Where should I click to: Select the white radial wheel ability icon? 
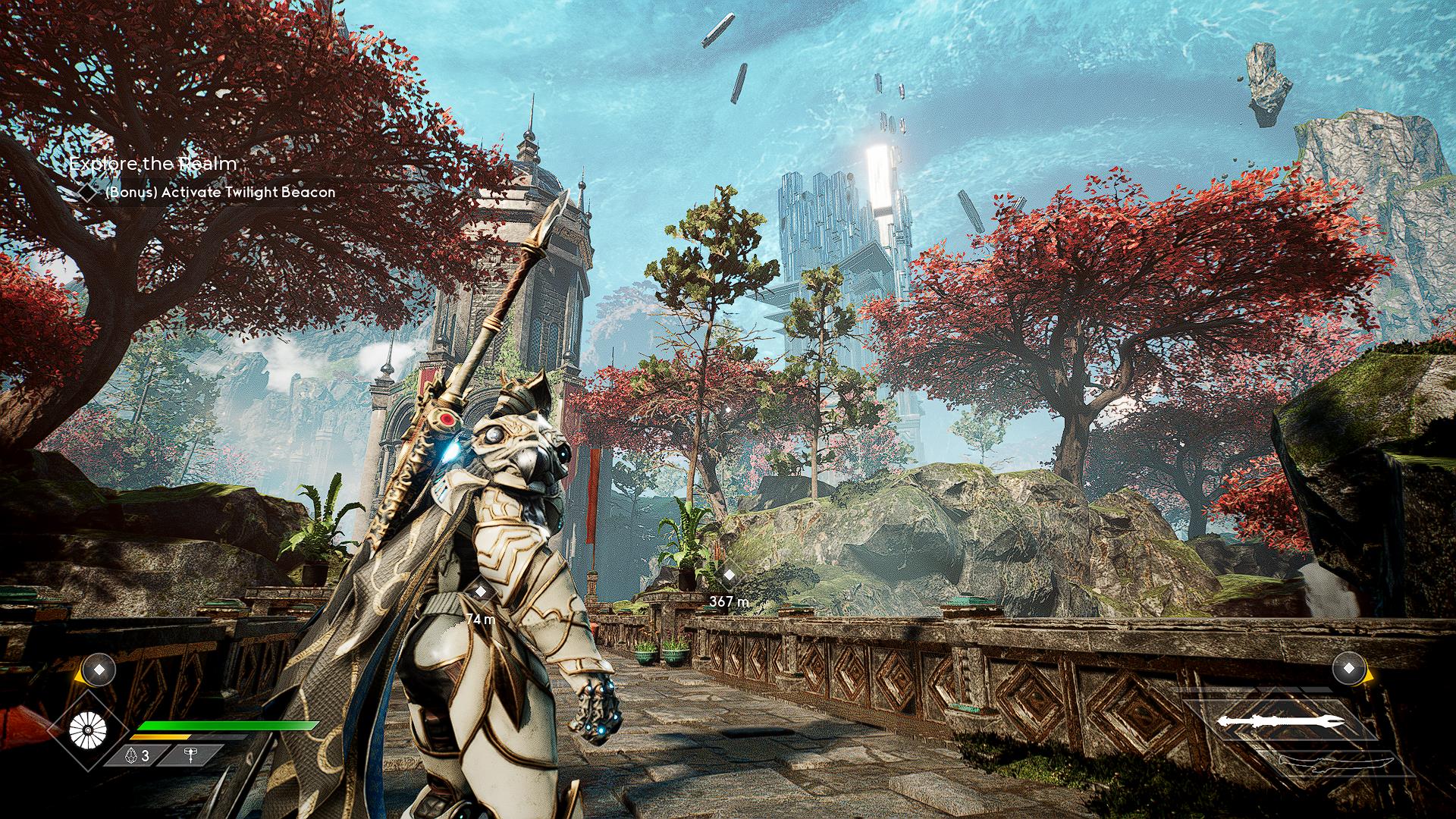pyautogui.click(x=88, y=730)
